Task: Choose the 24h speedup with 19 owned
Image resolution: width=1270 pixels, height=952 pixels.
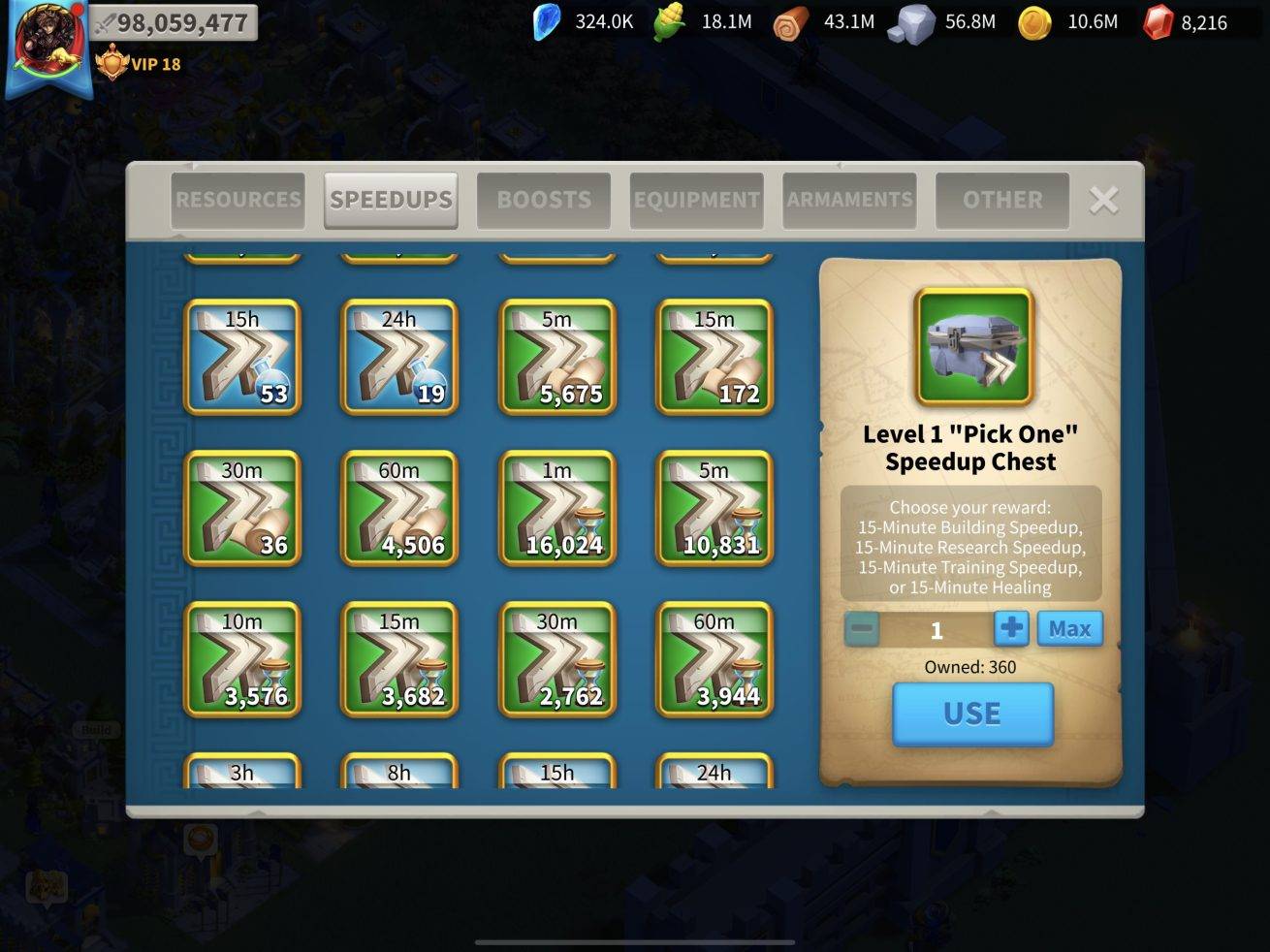Action: point(399,357)
